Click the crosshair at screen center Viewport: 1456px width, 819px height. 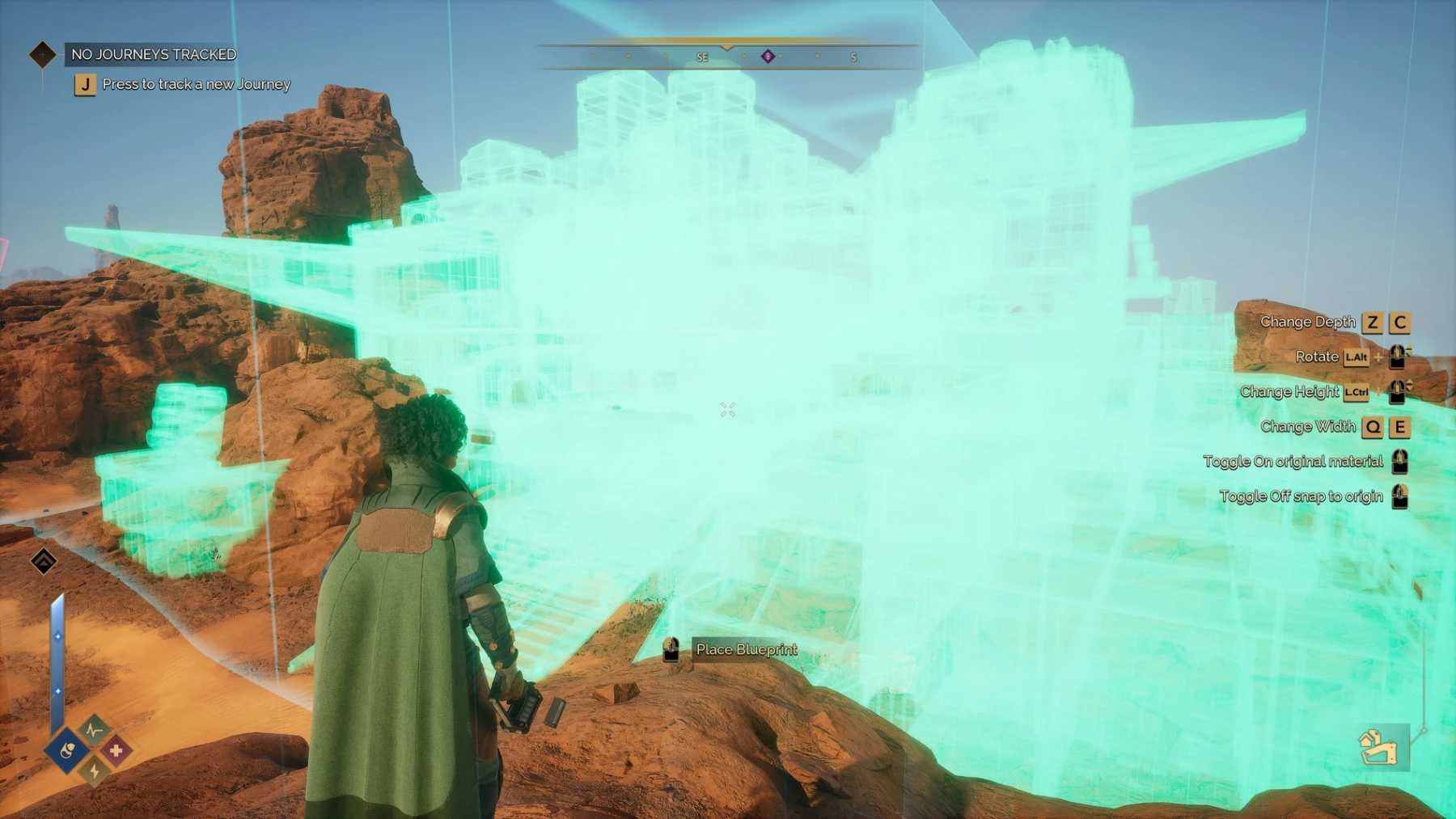click(727, 408)
